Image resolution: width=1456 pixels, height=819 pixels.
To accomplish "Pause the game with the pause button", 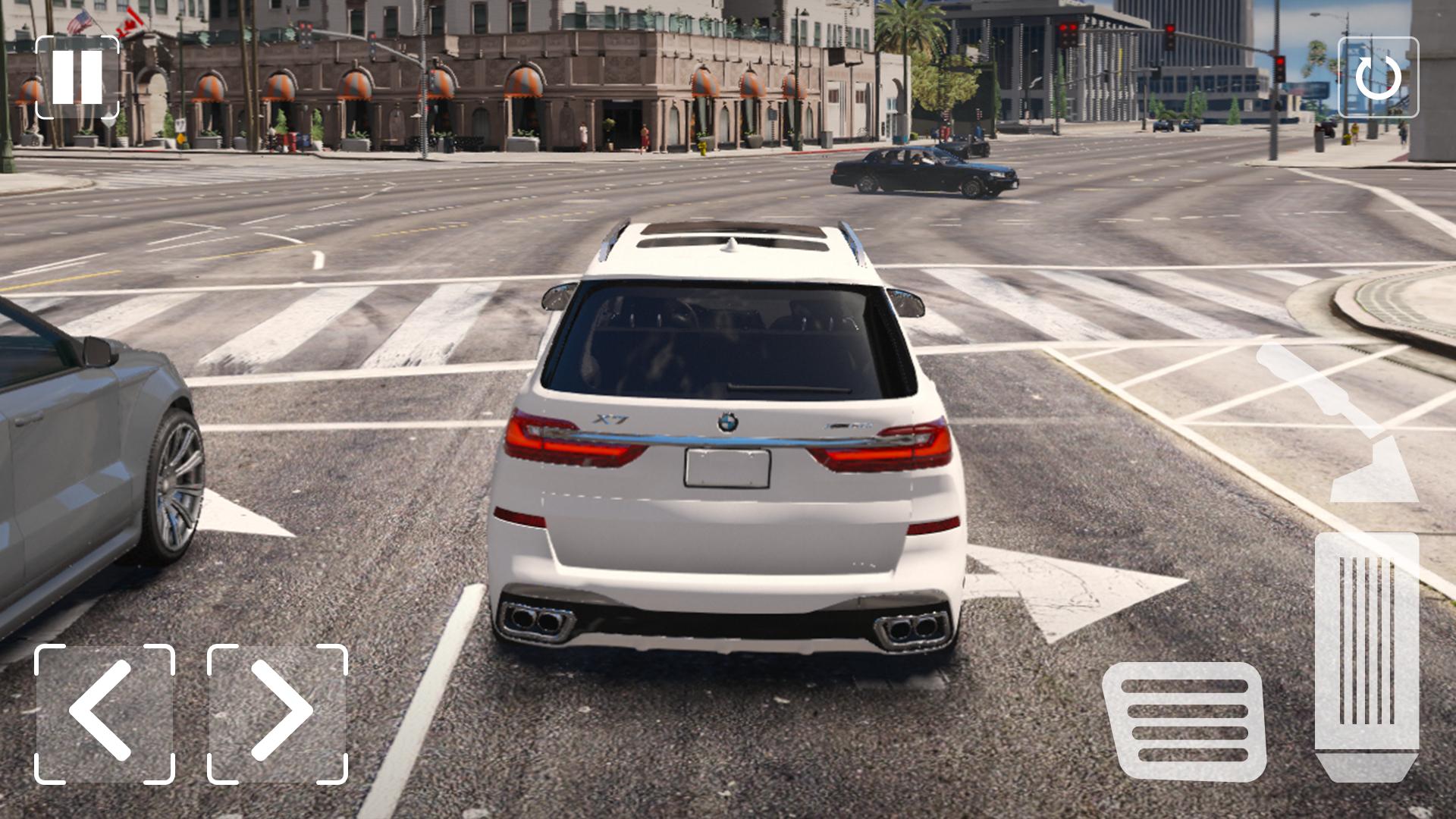I will tap(77, 77).
